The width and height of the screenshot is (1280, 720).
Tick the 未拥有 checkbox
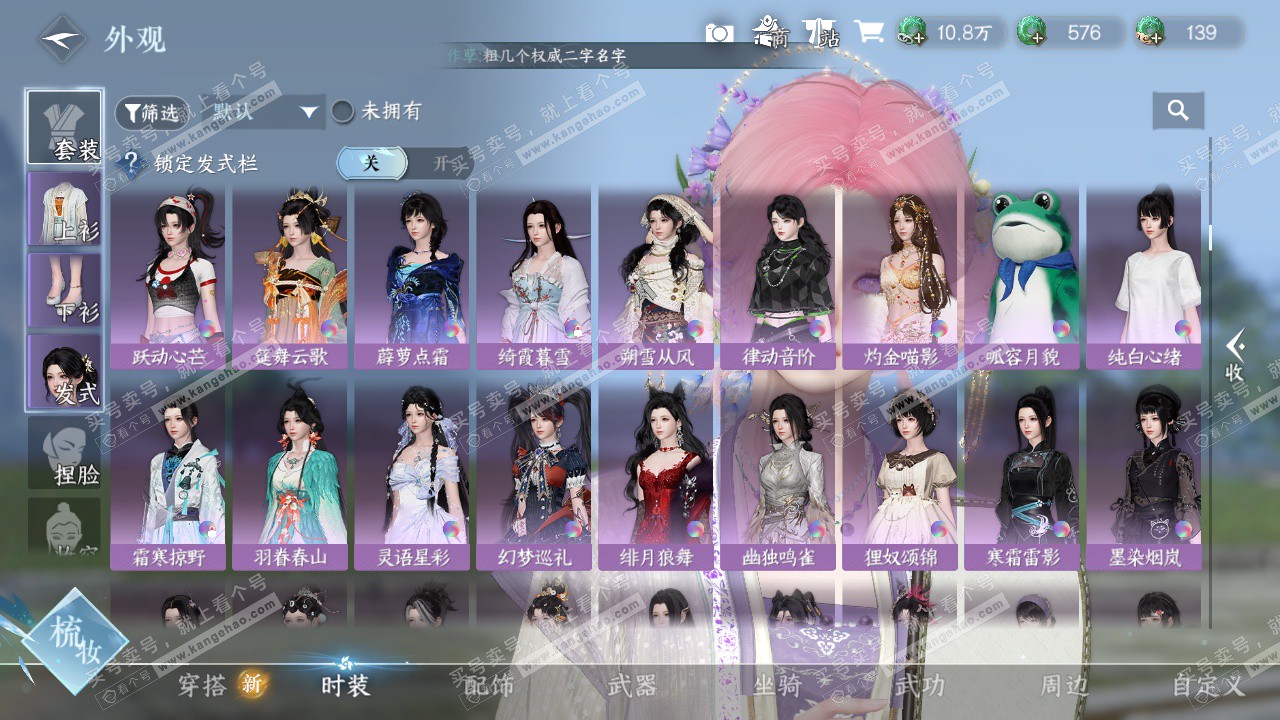343,111
